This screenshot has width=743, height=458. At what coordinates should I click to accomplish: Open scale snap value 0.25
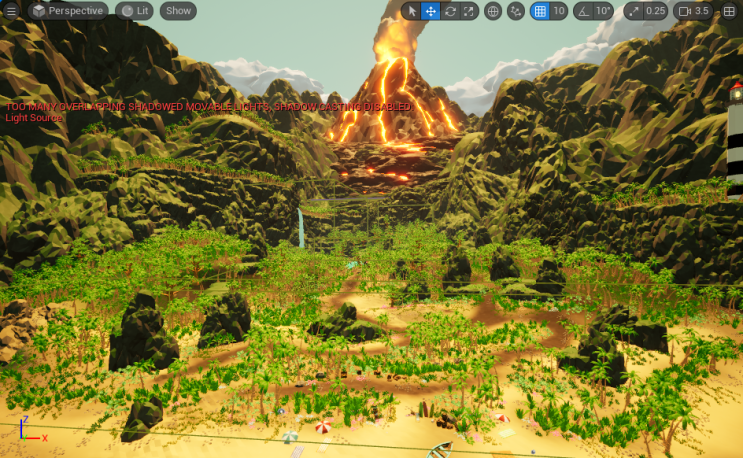(655, 11)
